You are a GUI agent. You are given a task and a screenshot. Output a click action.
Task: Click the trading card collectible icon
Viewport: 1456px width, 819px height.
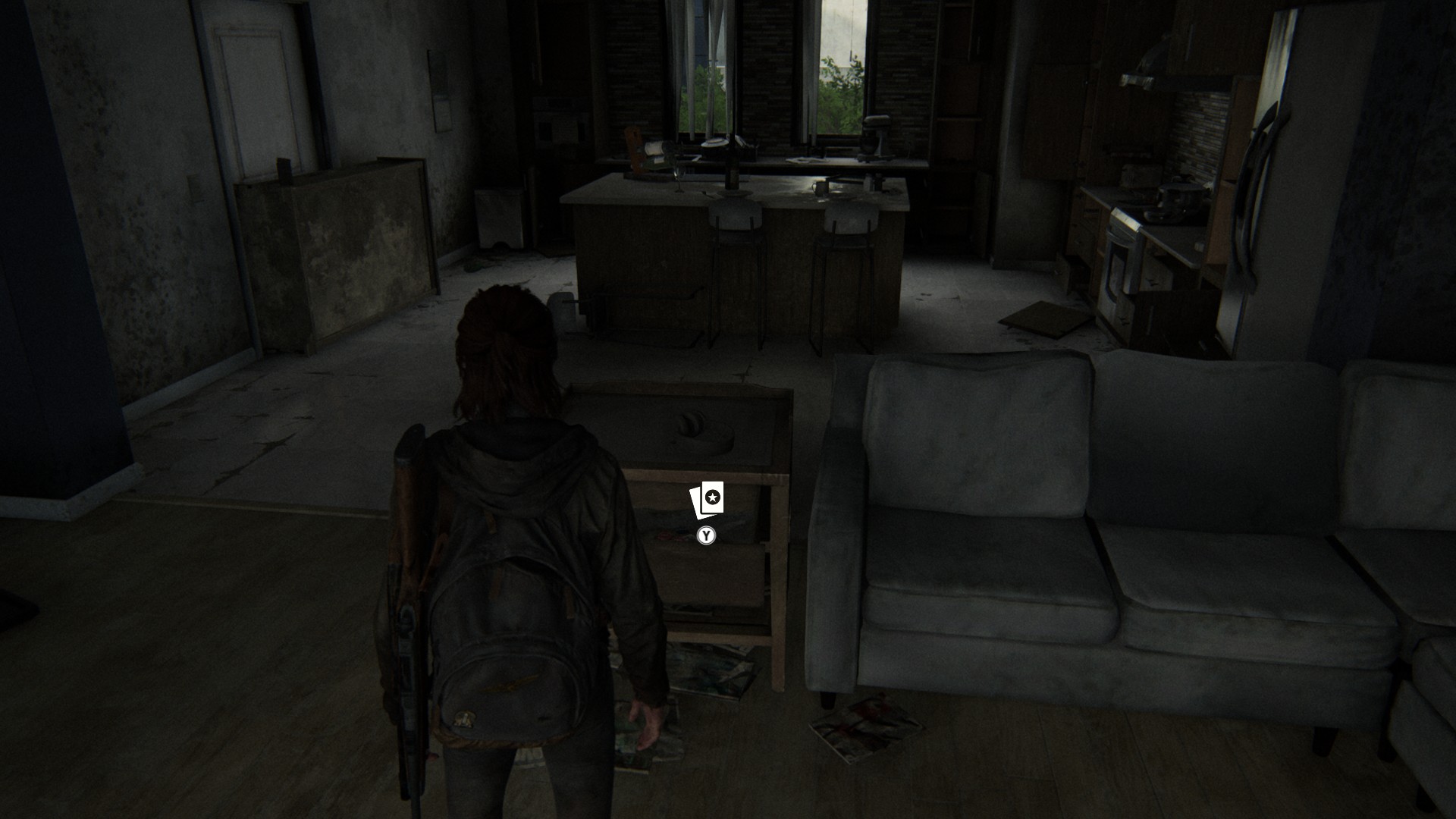(x=707, y=500)
